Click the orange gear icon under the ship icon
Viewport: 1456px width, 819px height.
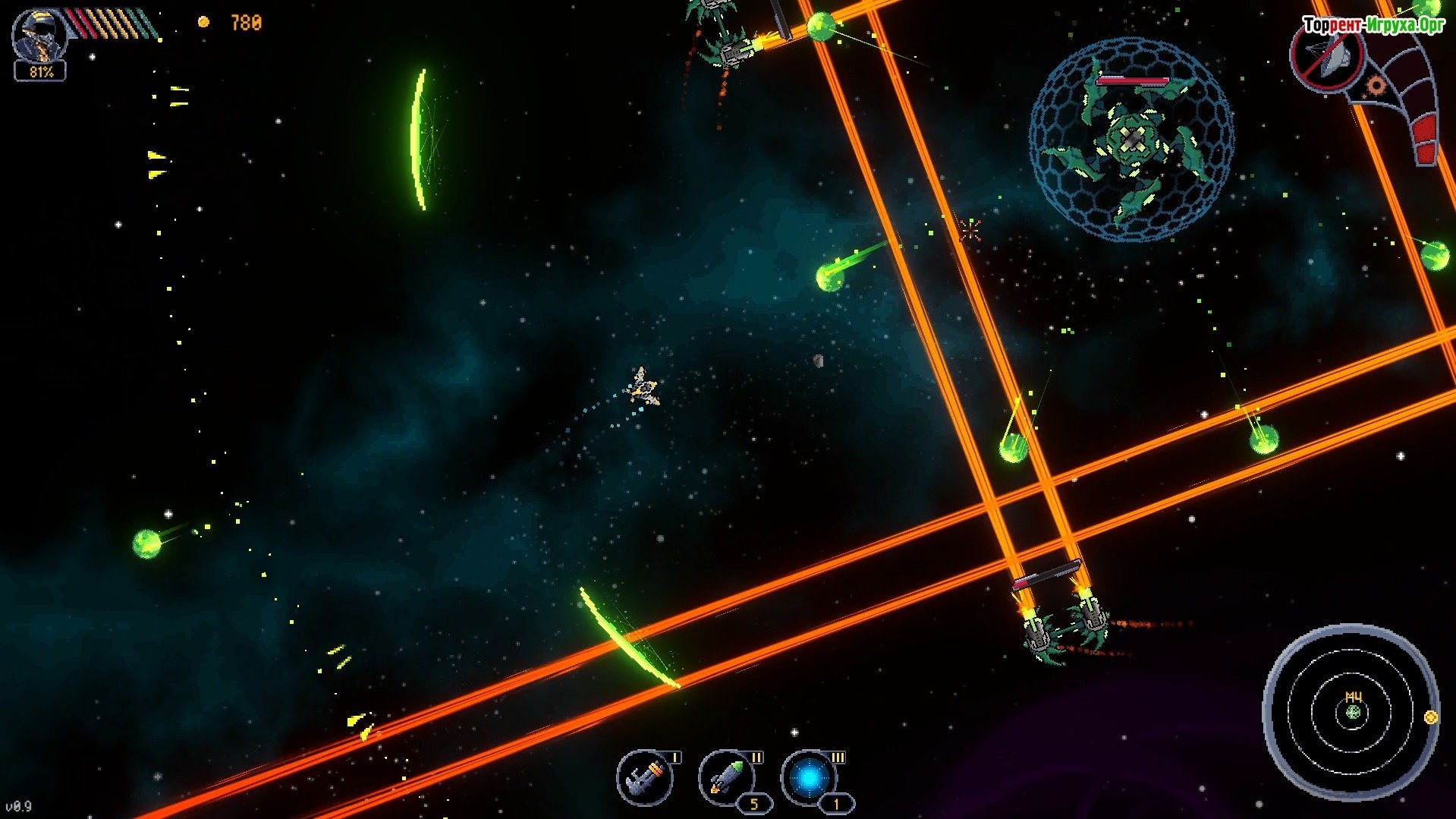[x=1375, y=87]
